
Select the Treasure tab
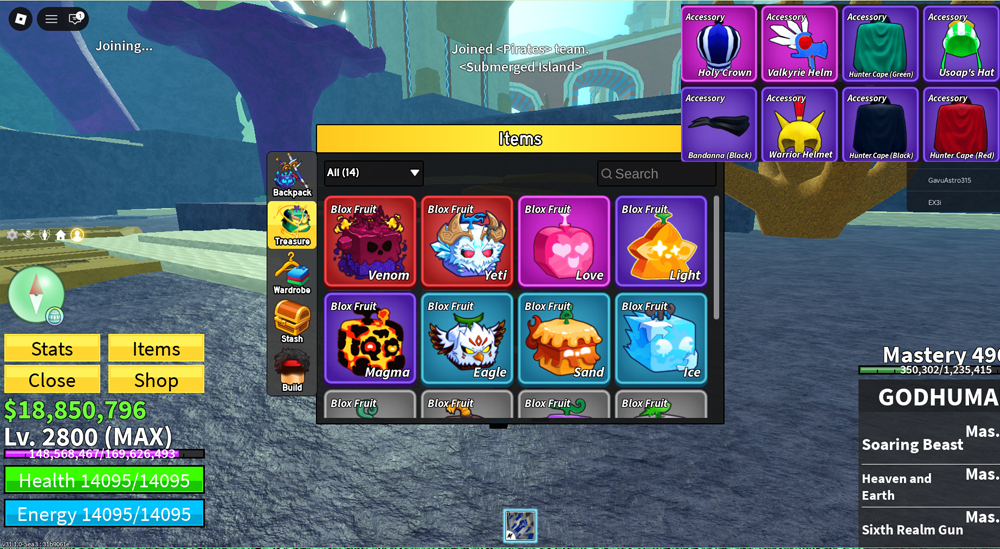coord(292,225)
